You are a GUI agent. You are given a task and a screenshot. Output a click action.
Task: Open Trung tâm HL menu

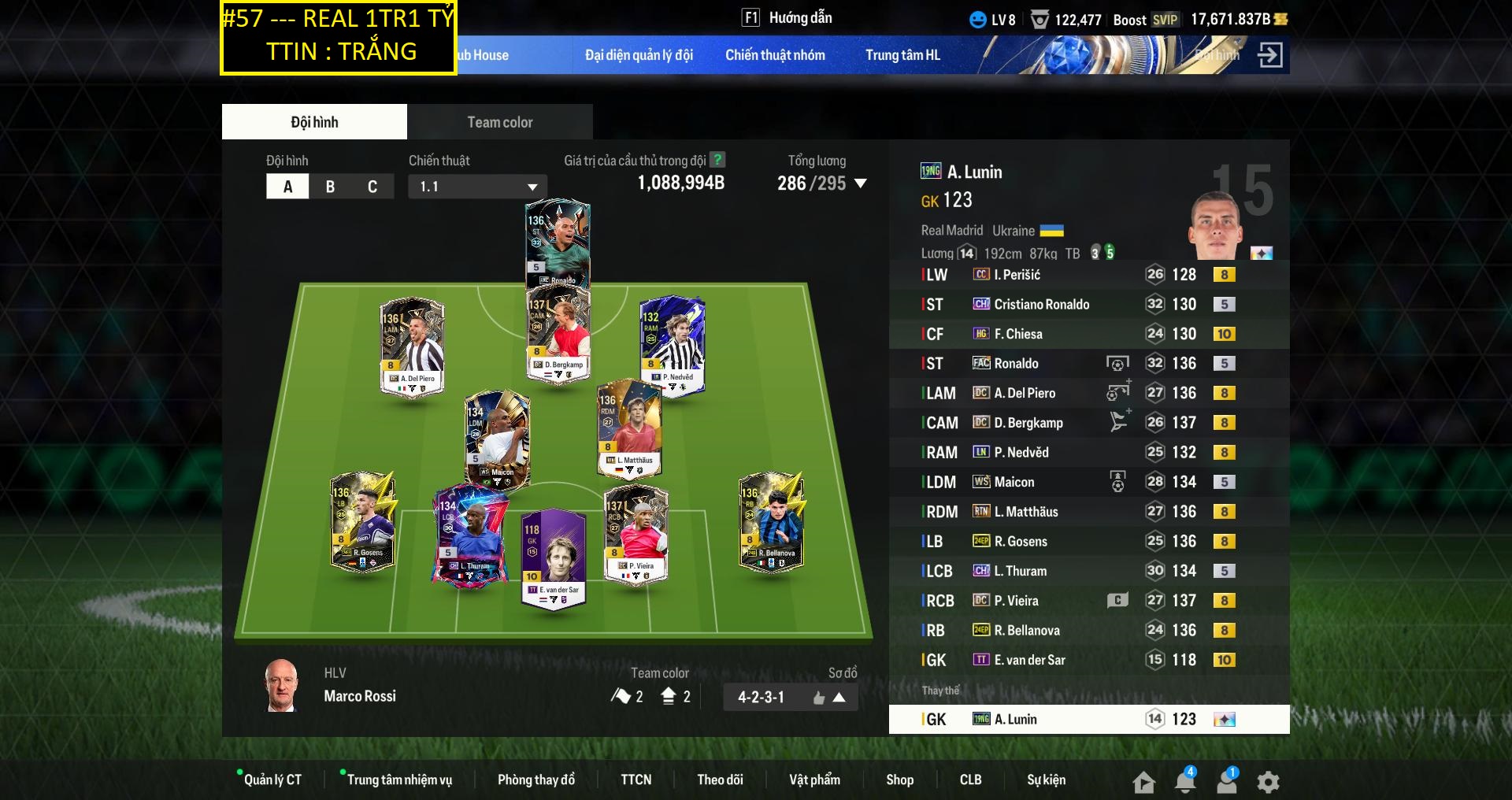pyautogui.click(x=902, y=55)
